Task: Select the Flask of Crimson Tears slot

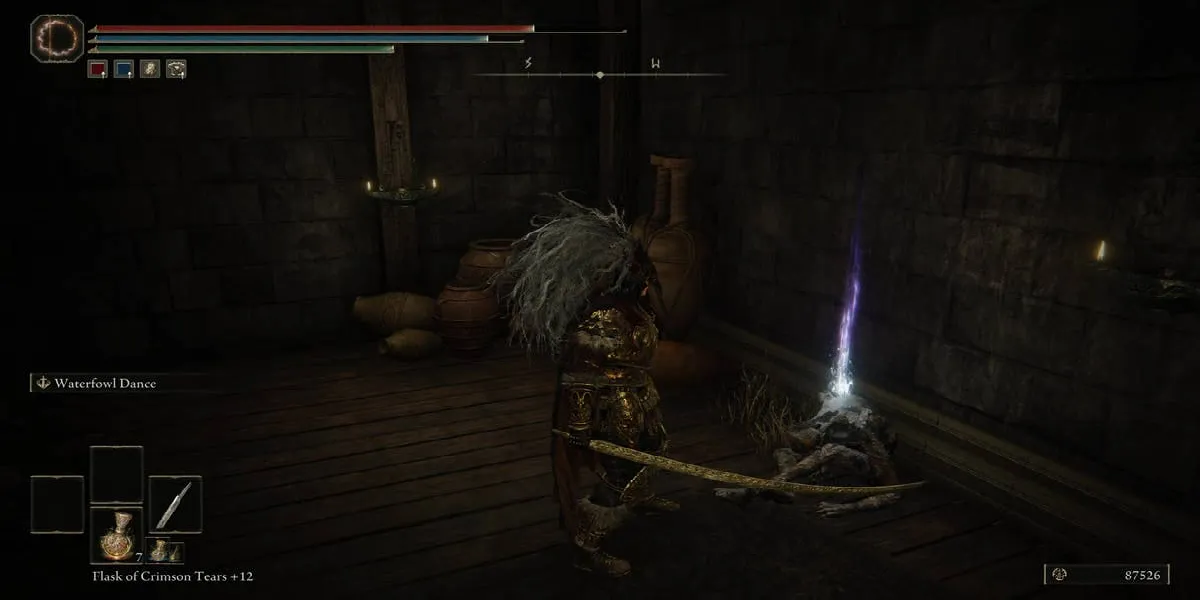Action: click(117, 535)
